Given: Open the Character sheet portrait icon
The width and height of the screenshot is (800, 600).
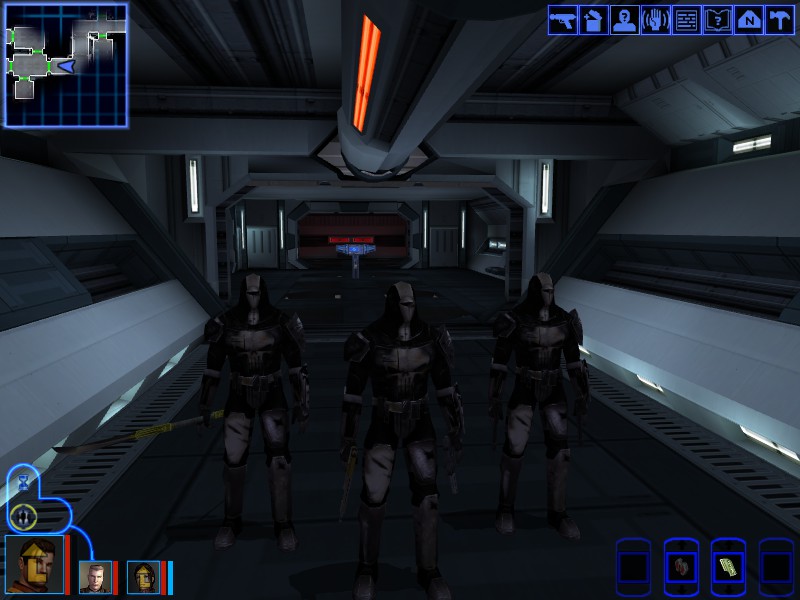Looking at the screenshot, I should [x=625, y=20].
